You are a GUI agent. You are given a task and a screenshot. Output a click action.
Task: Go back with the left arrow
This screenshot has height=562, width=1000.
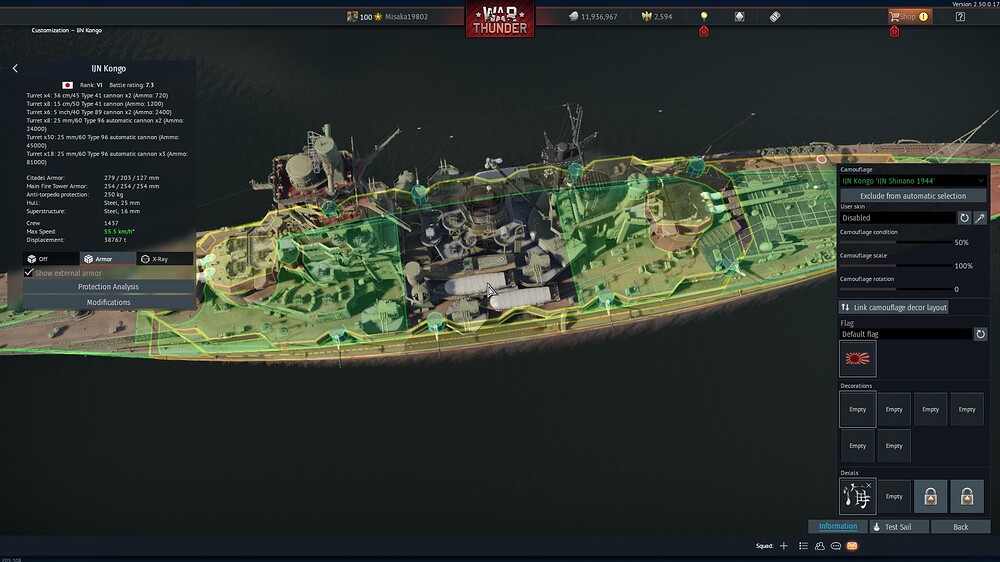coord(15,69)
